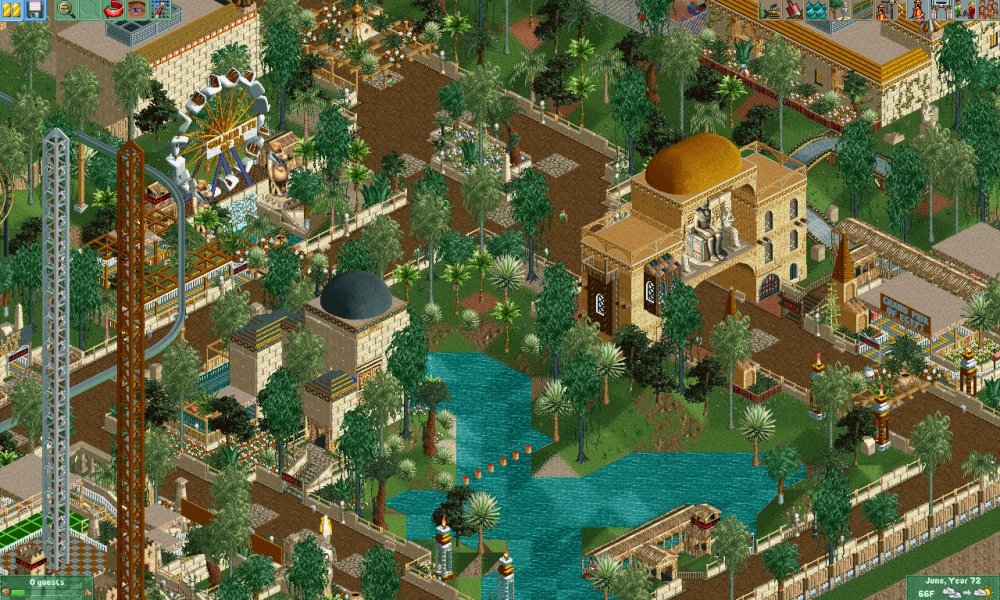Open the floppy disk save menu
The width and height of the screenshot is (1000, 600).
pos(34,9)
